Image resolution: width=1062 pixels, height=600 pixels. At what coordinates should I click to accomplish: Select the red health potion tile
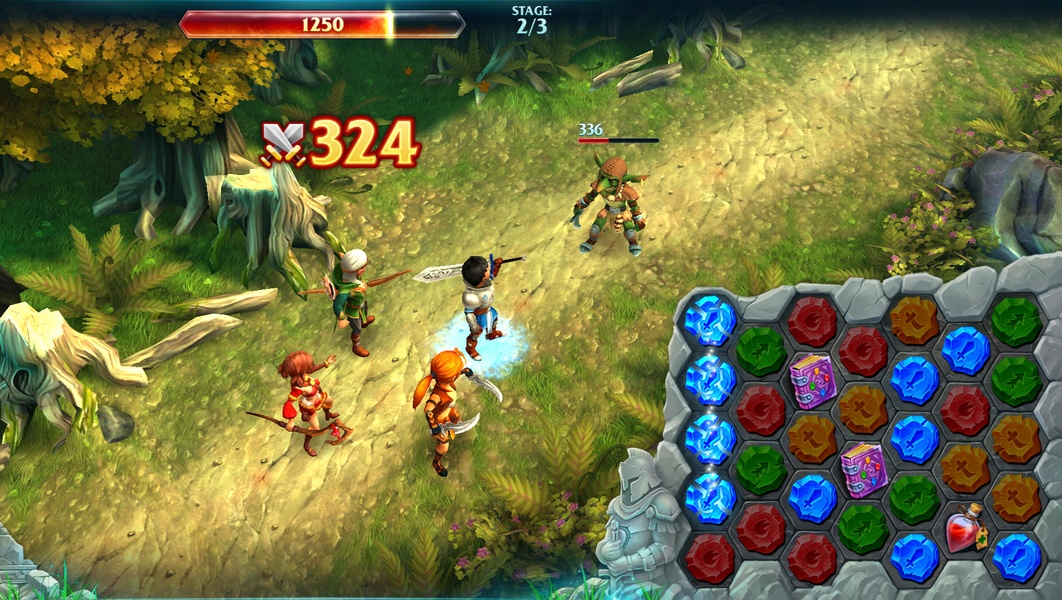click(x=965, y=528)
